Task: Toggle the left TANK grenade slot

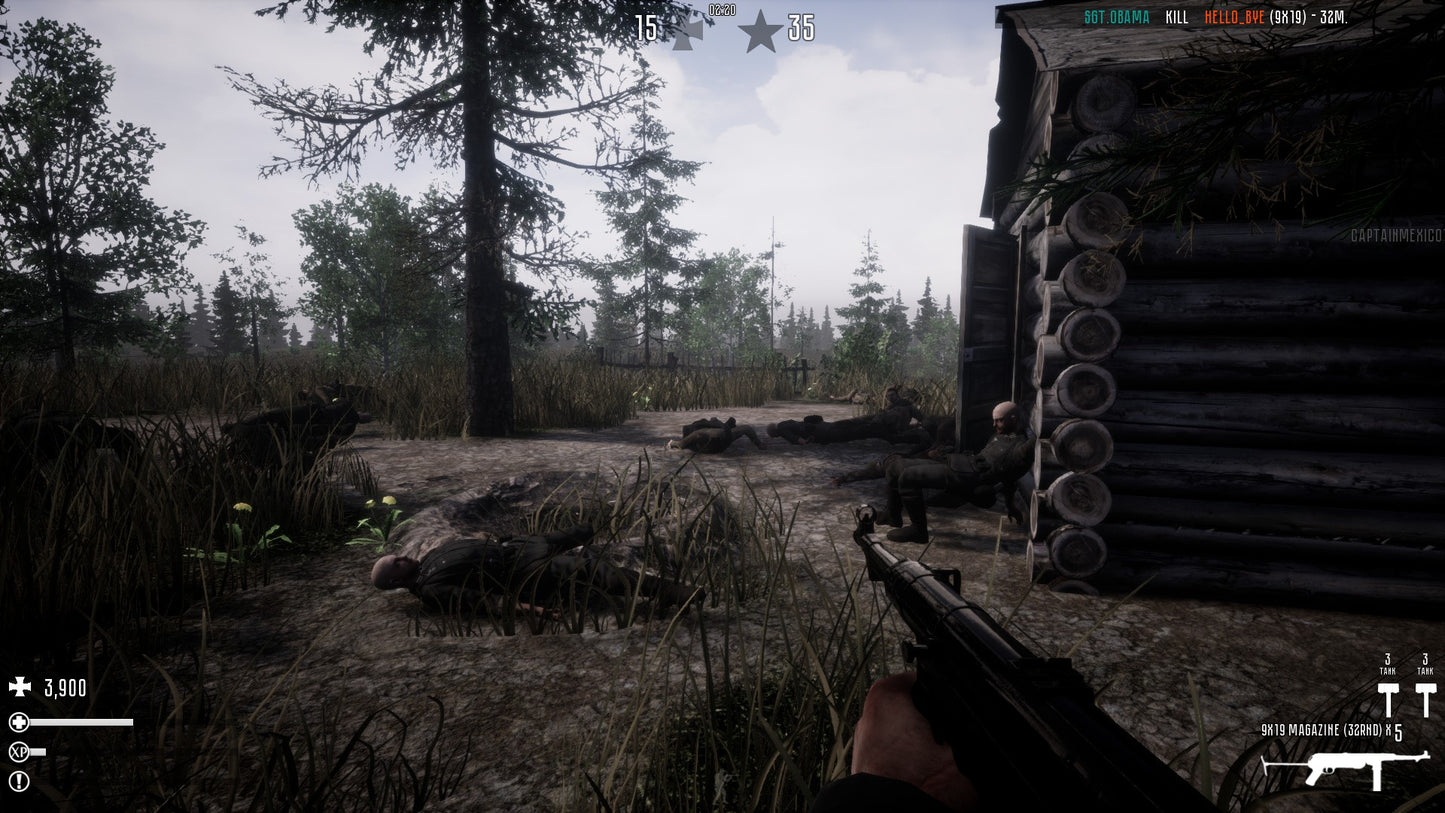Action: pos(1388,664)
